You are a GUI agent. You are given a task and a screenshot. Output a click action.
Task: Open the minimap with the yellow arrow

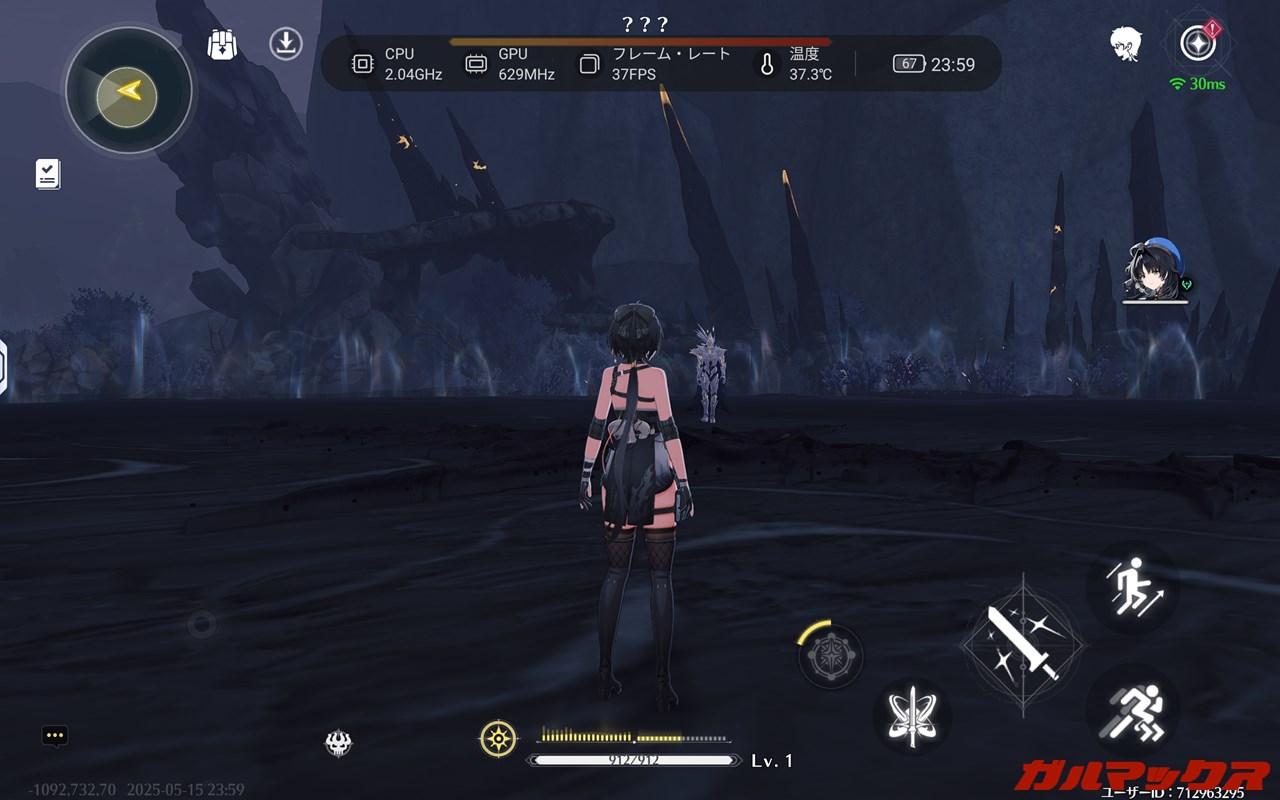tap(128, 91)
